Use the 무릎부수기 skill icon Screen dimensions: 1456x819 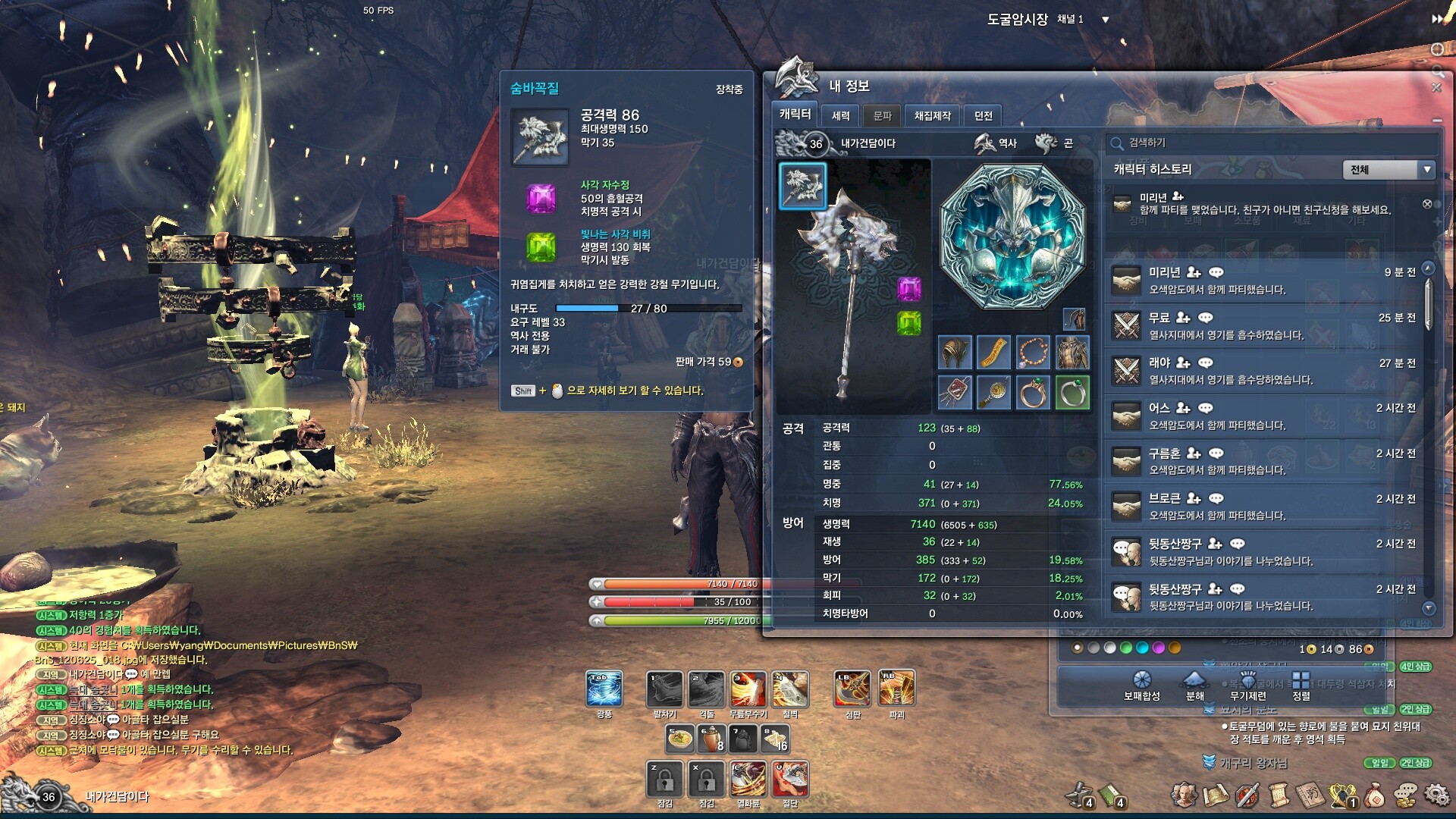(x=748, y=689)
